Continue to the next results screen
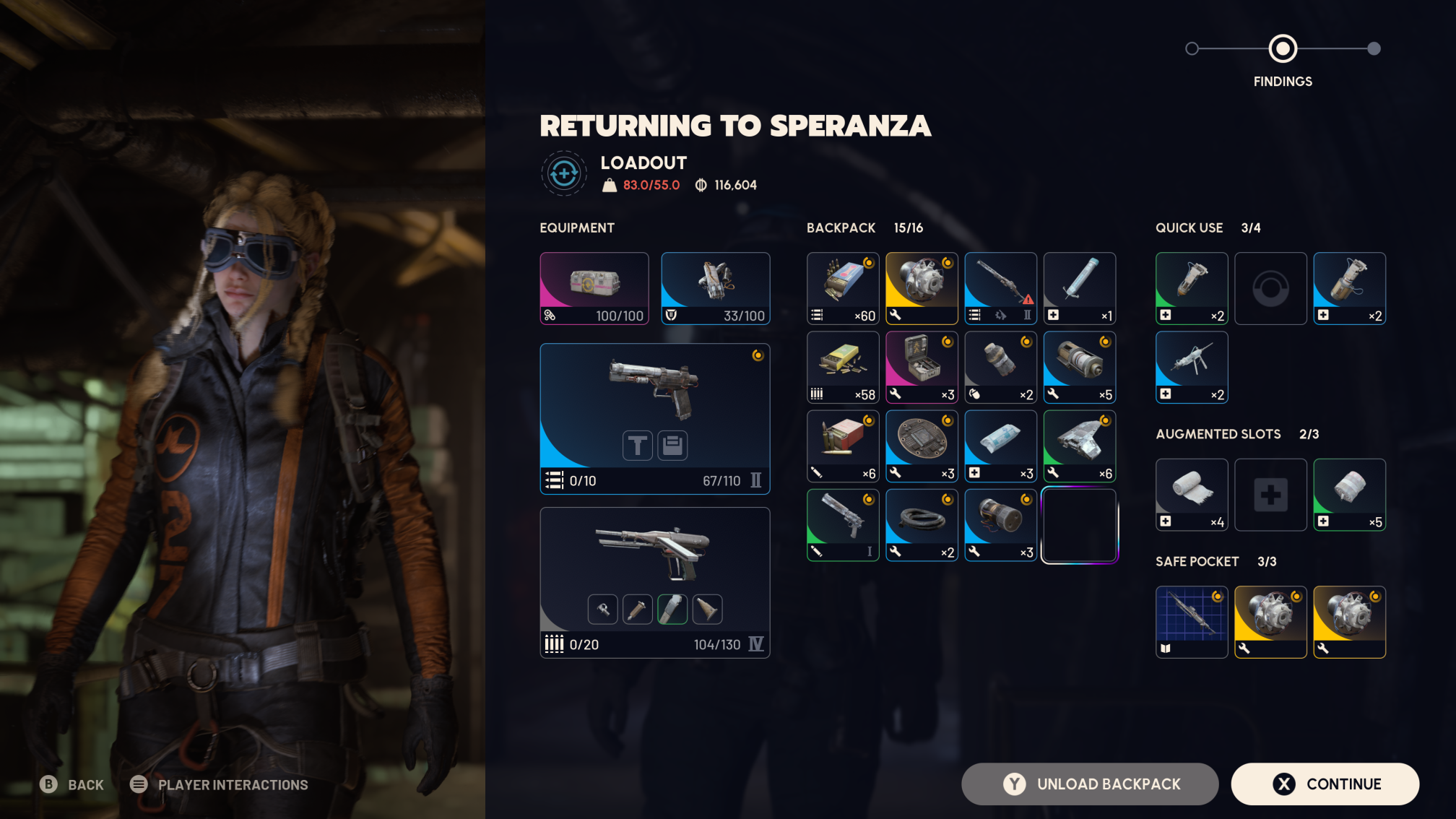This screenshot has width=1456, height=819. (x=1325, y=784)
